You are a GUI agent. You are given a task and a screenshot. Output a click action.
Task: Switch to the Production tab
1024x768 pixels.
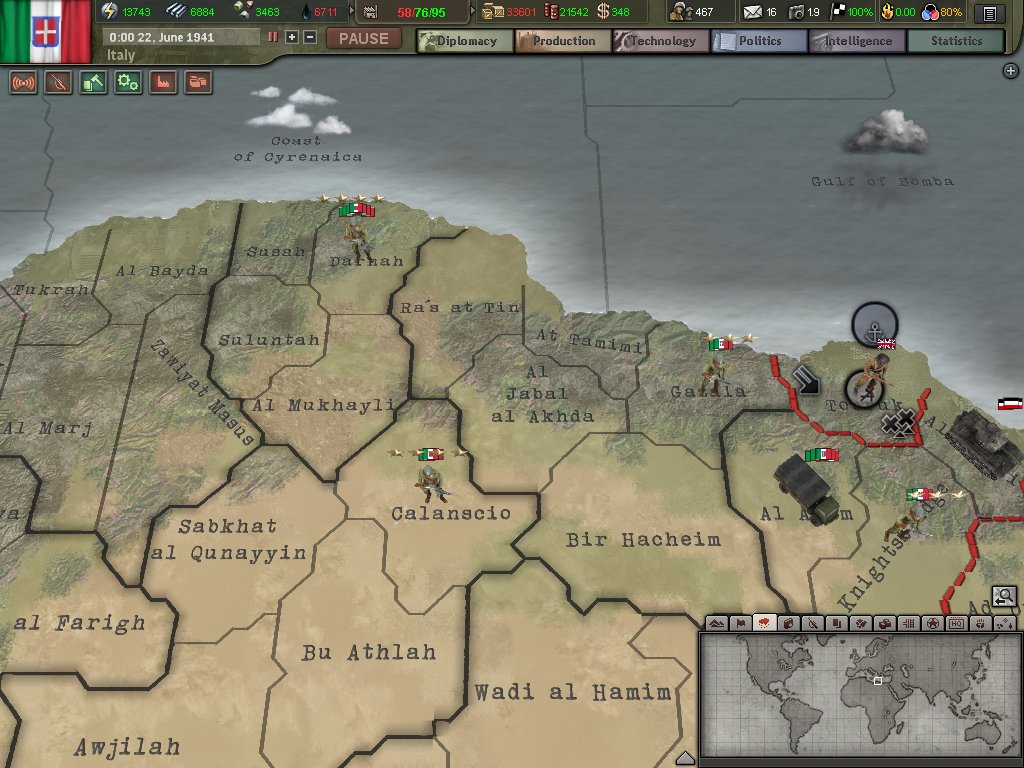point(563,41)
